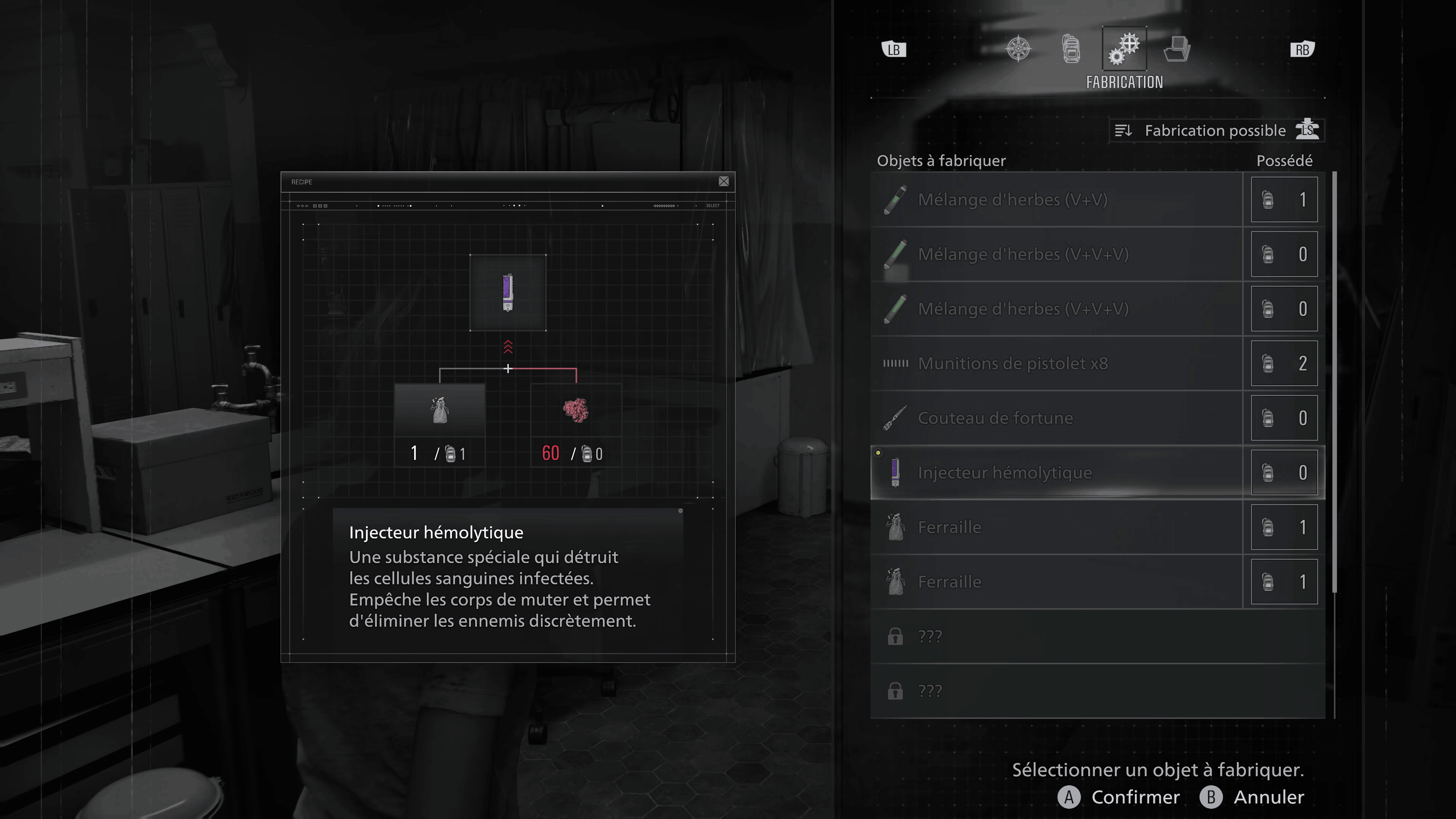Screen dimensions: 1456x819
Task: Click the lock icon on the first ??? entry
Action: tap(895, 637)
